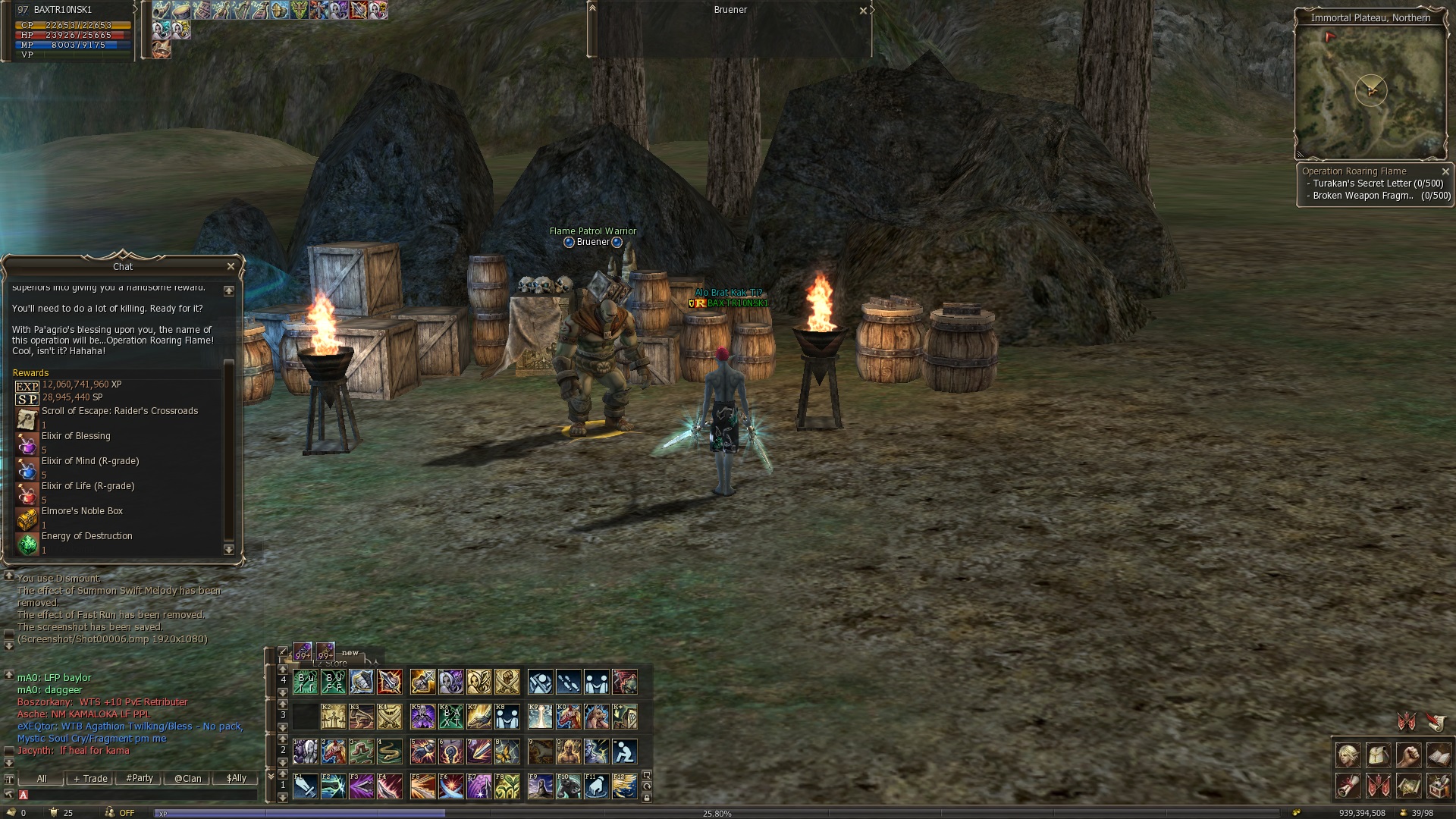1456x819 pixels.
Task: Select Elmore's Noble Box reward icon
Action: 27,519
